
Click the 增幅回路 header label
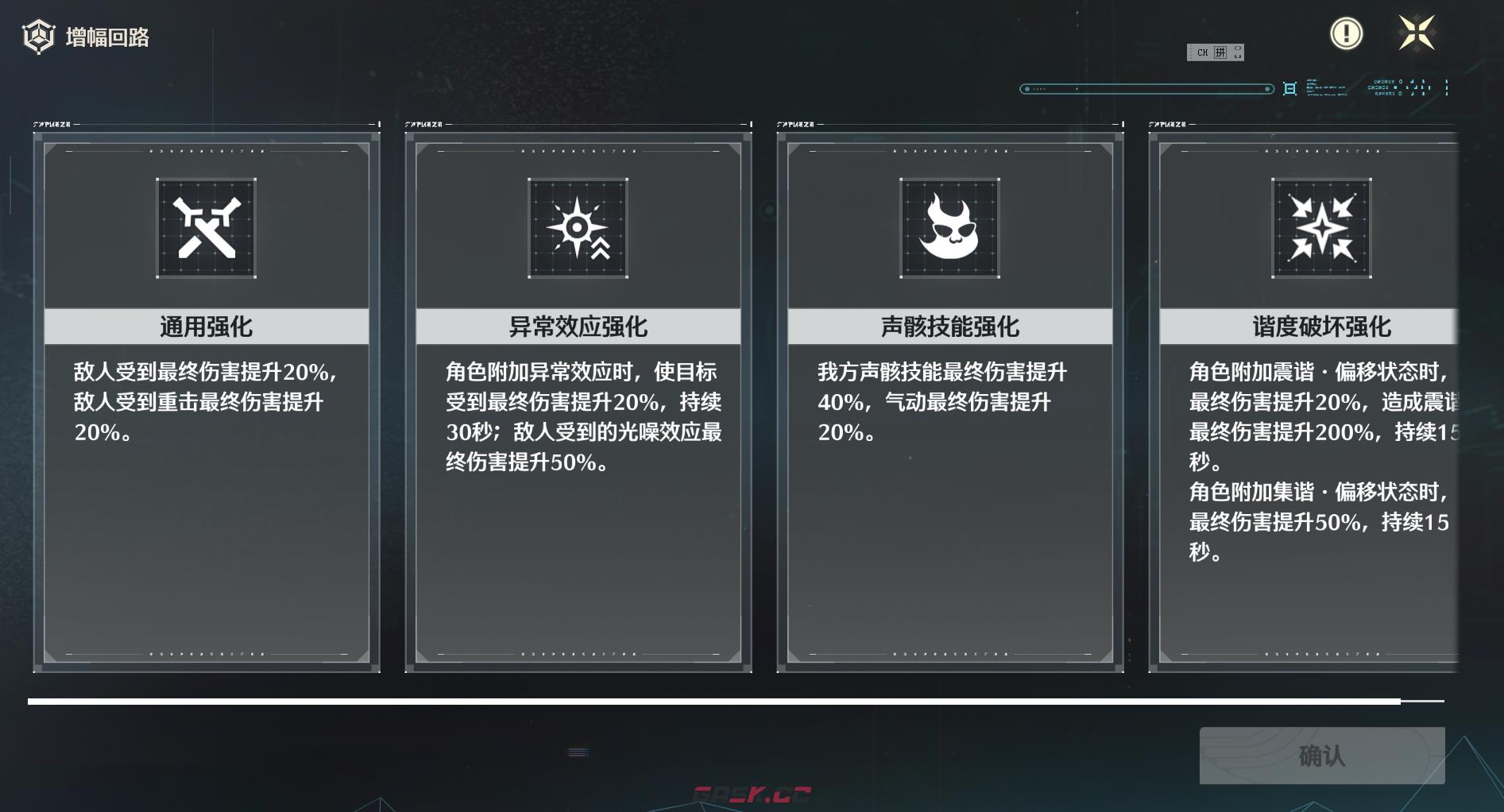[x=108, y=36]
